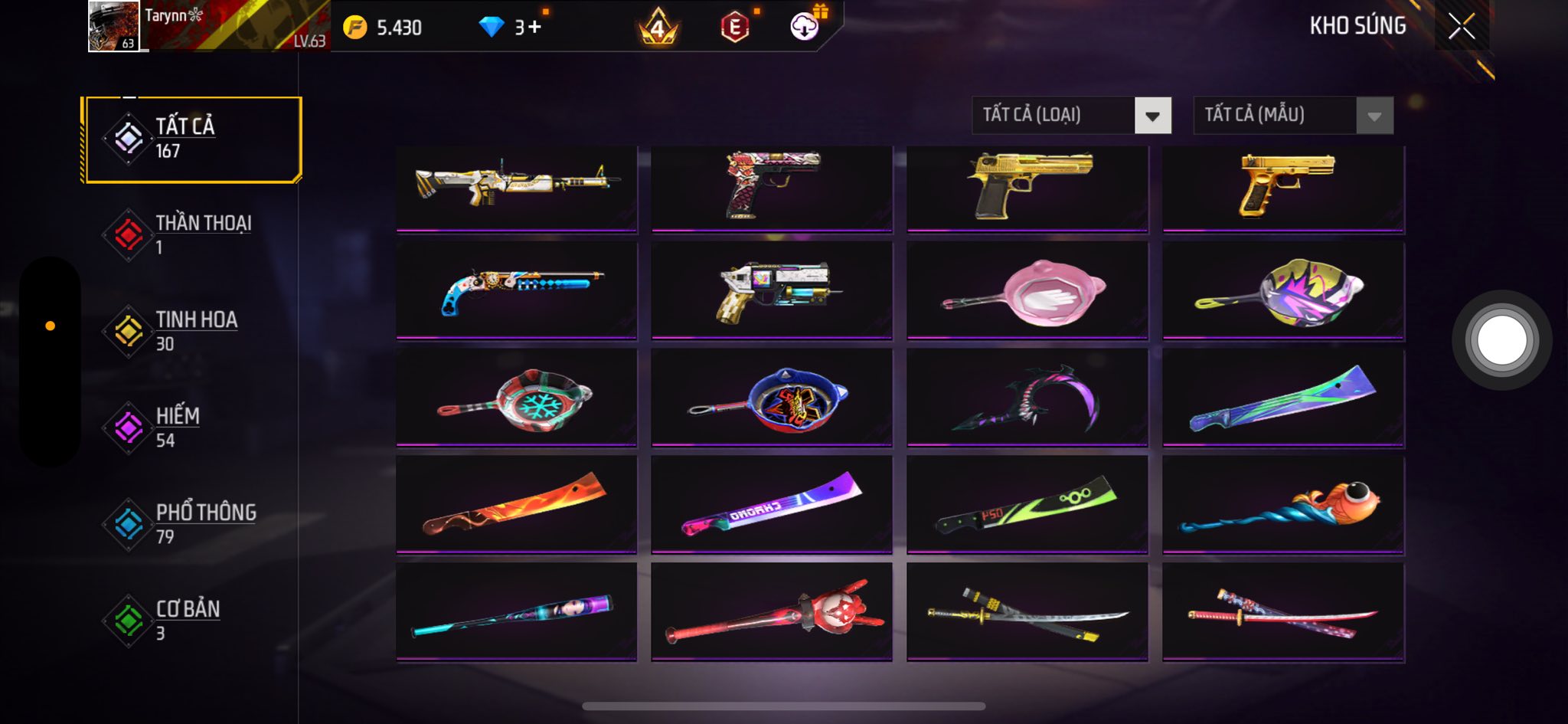Choose the Cơ Bản category

click(191, 621)
